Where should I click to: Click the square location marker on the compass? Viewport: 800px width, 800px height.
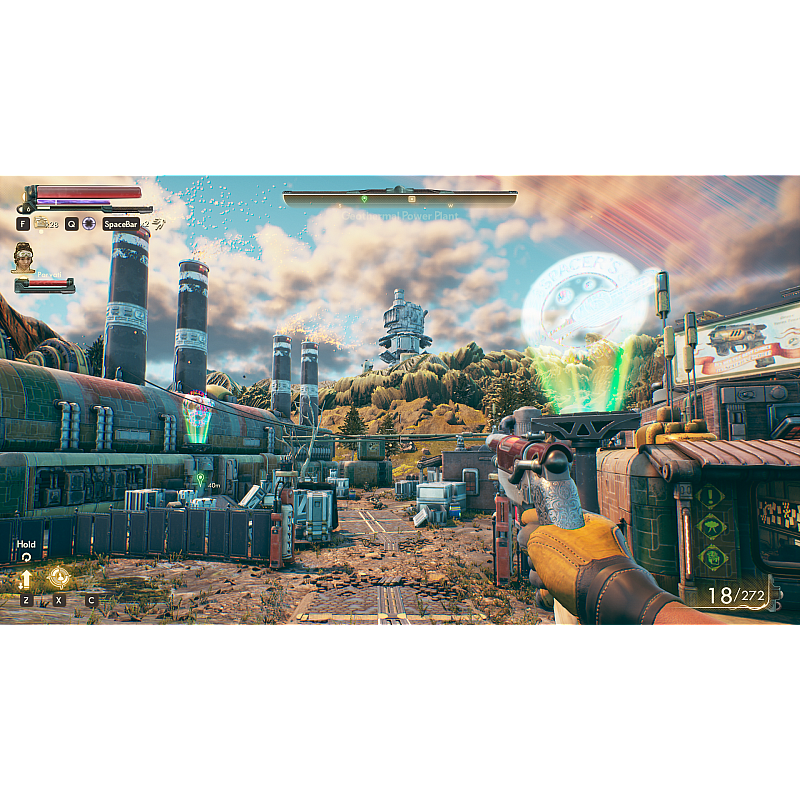(410, 198)
